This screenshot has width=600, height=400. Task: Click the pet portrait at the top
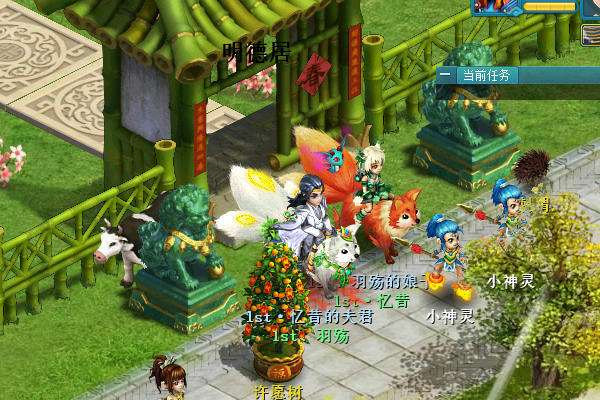[497, 6]
